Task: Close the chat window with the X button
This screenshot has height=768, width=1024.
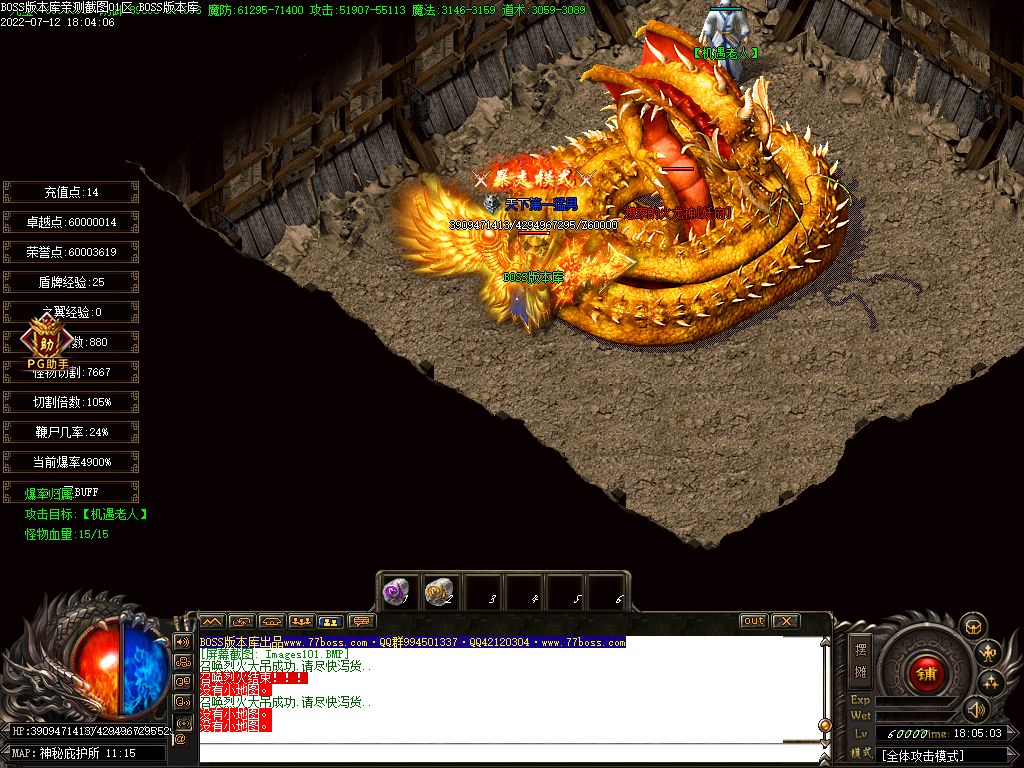Action: (x=786, y=621)
